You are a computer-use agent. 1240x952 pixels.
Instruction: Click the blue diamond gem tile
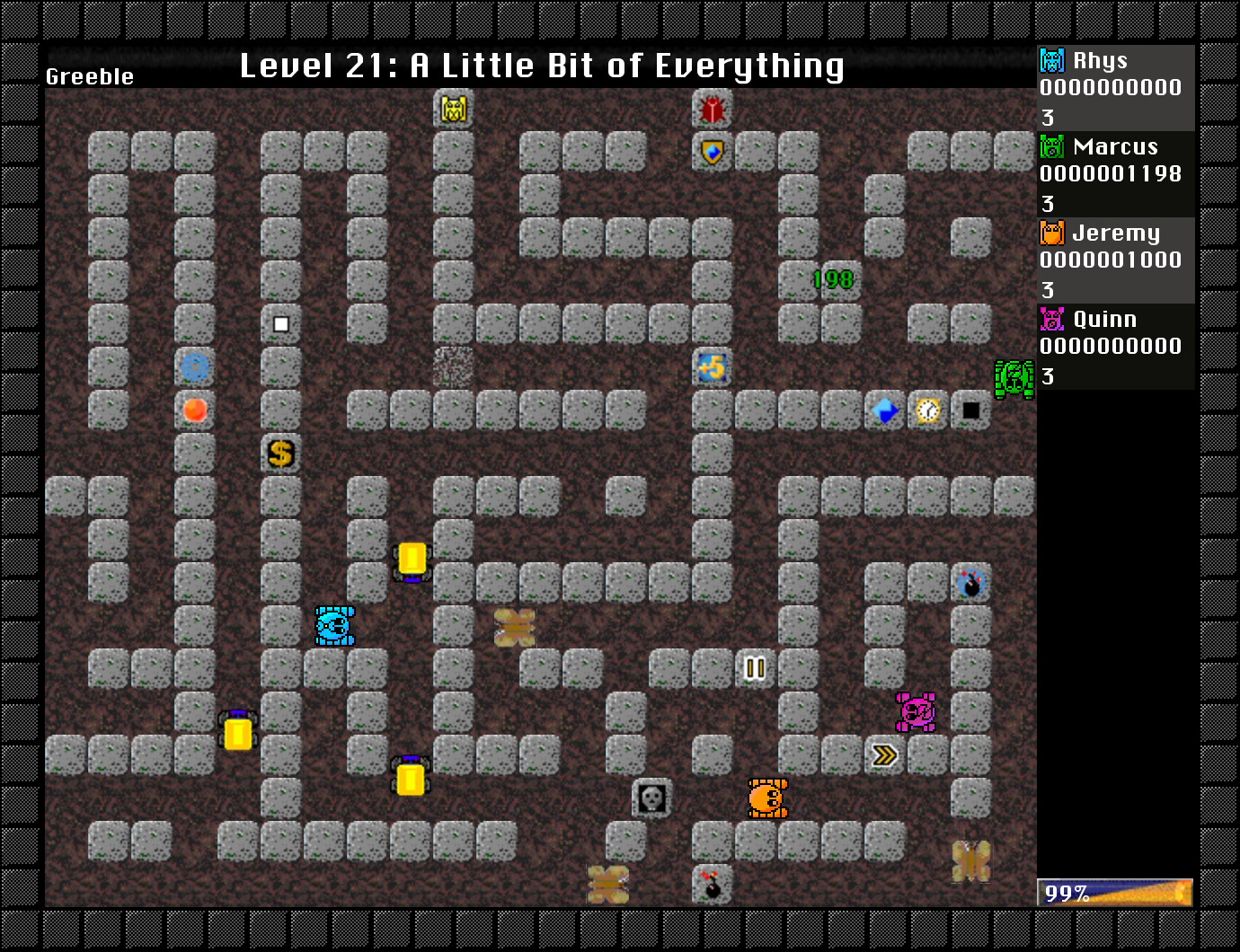(884, 410)
